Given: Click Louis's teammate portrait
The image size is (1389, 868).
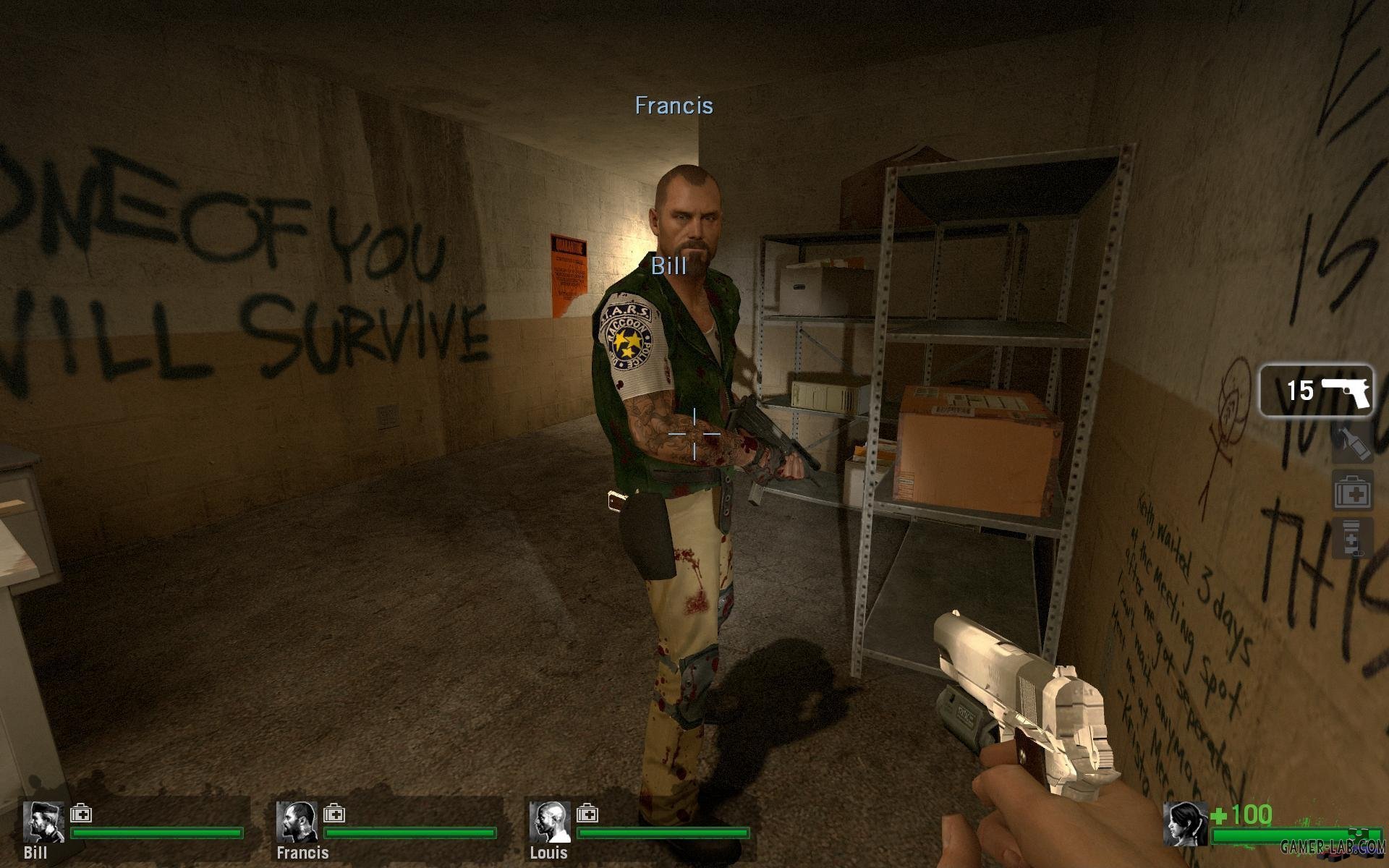Looking at the screenshot, I should (550, 822).
